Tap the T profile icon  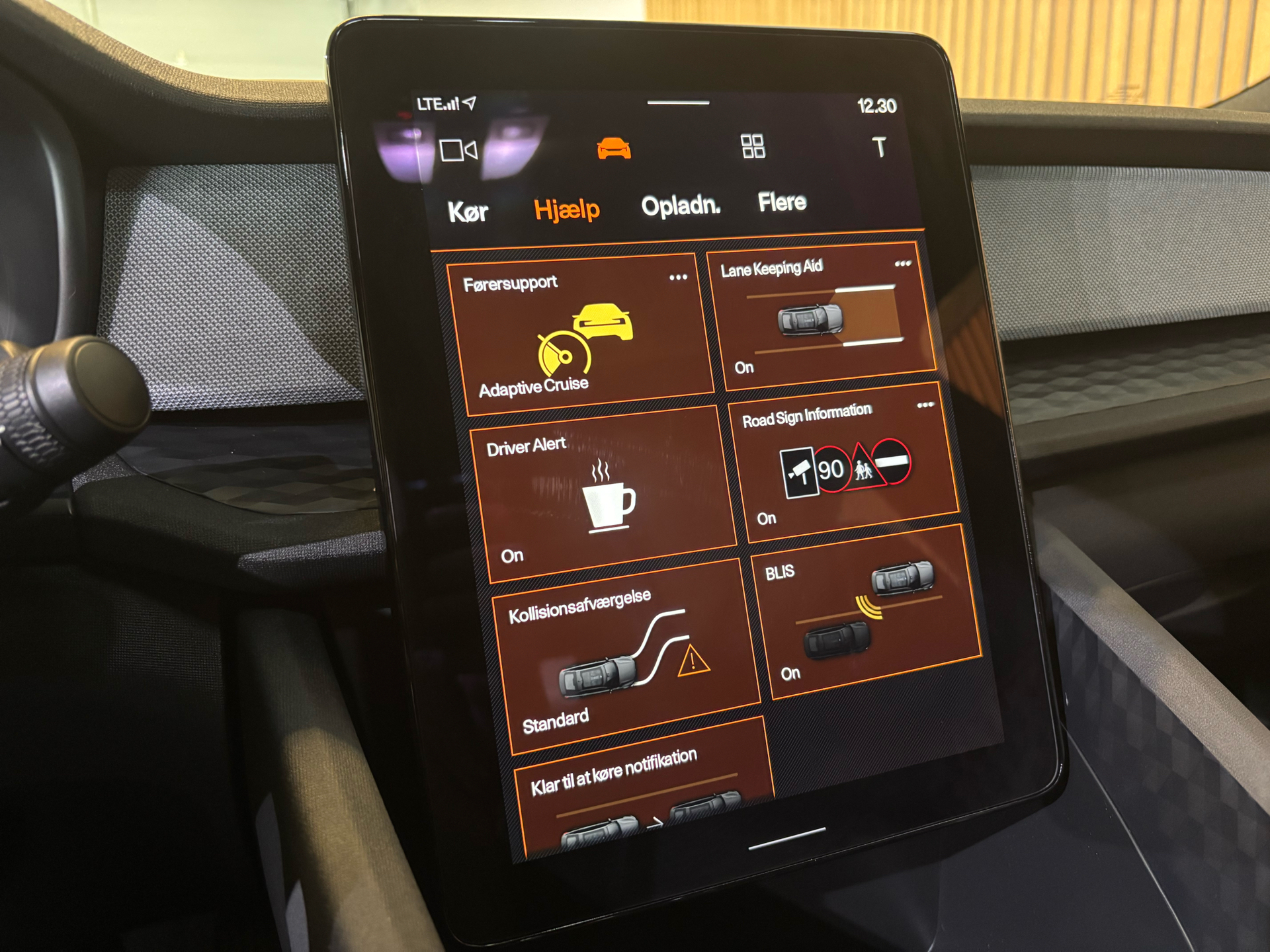879,147
